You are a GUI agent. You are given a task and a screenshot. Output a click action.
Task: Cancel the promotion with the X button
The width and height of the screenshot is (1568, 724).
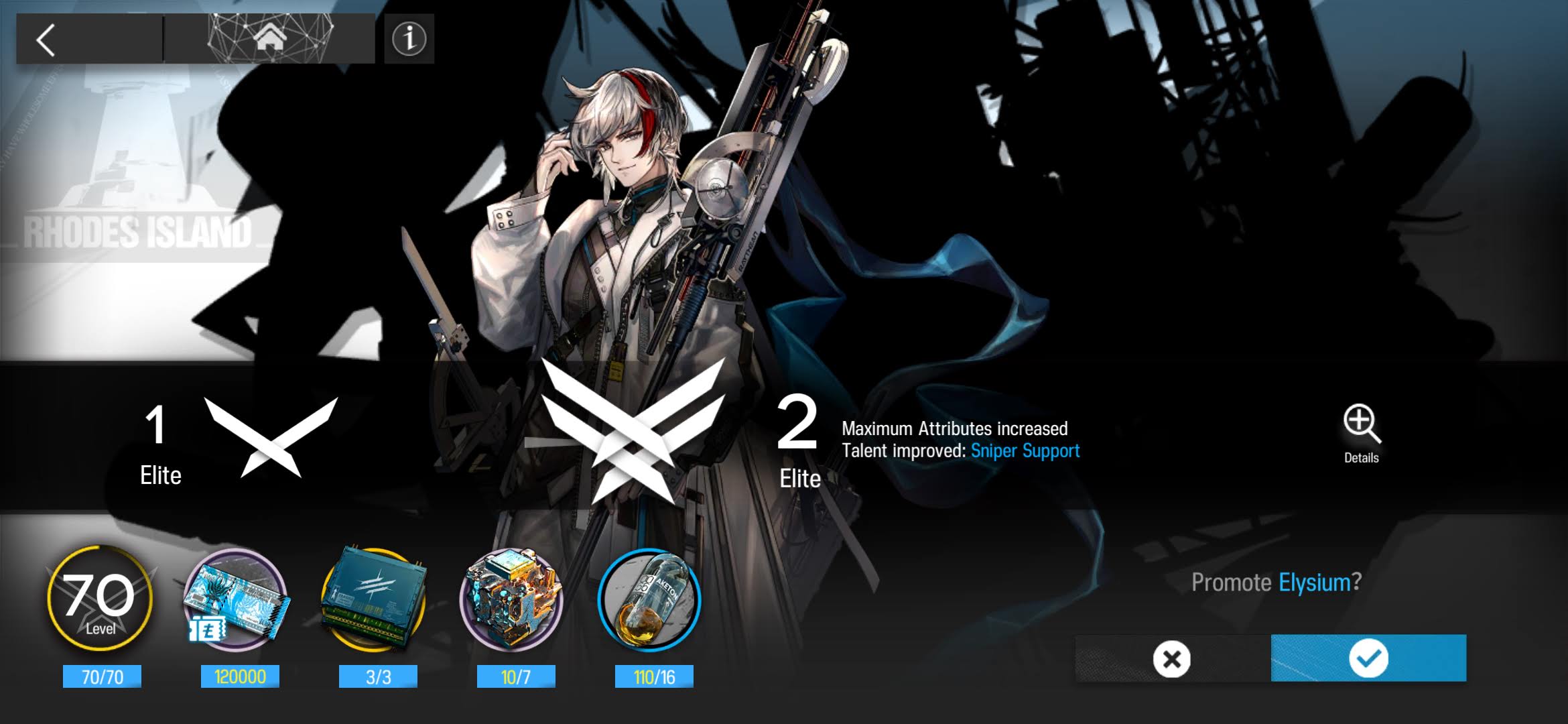pyautogui.click(x=1172, y=659)
